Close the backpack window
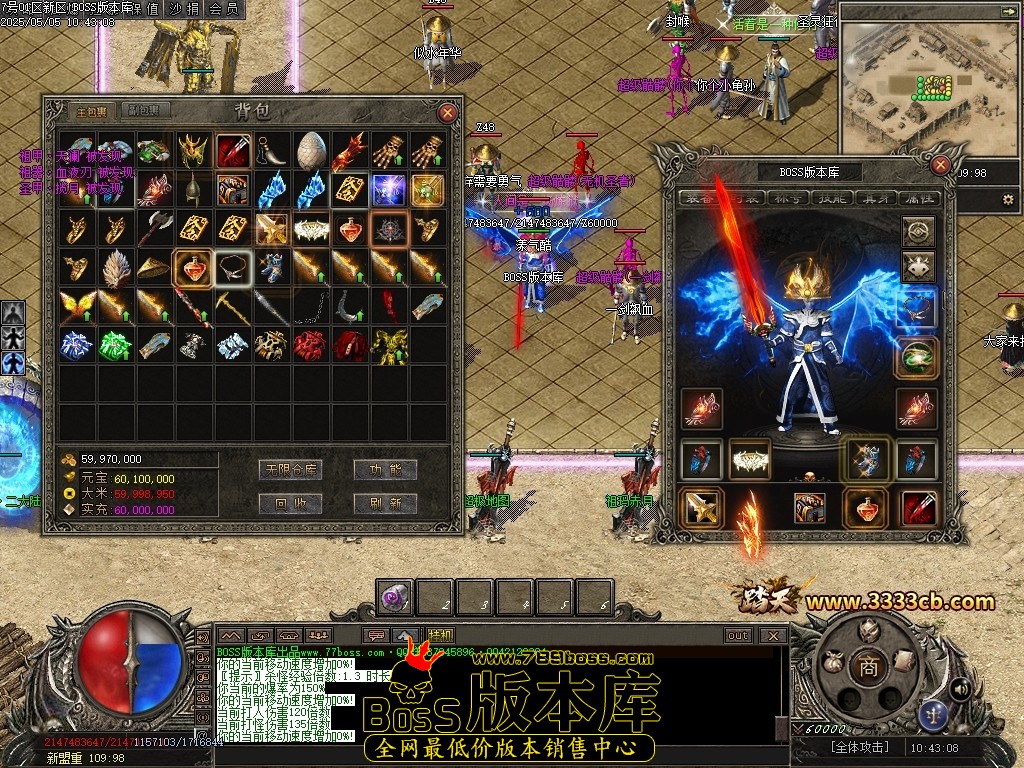The width and height of the screenshot is (1024, 768). click(x=448, y=113)
